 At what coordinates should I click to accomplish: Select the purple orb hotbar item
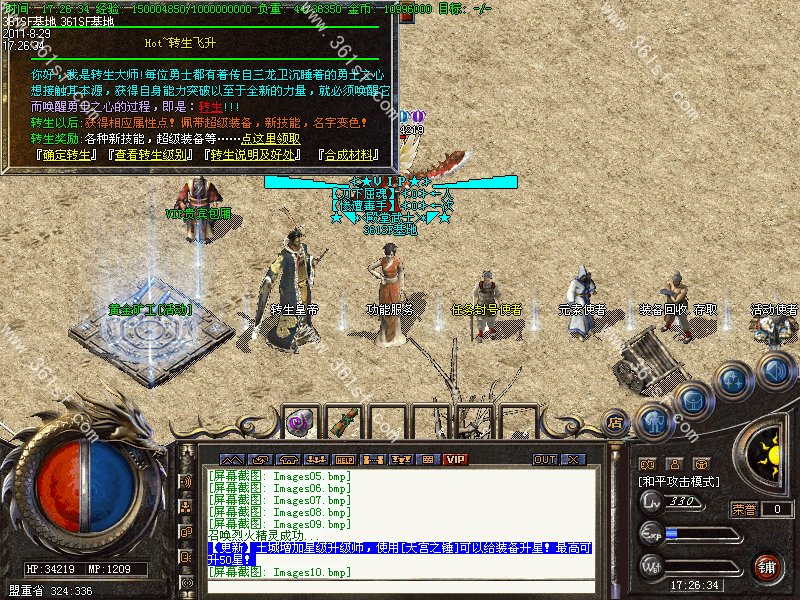tap(298, 423)
